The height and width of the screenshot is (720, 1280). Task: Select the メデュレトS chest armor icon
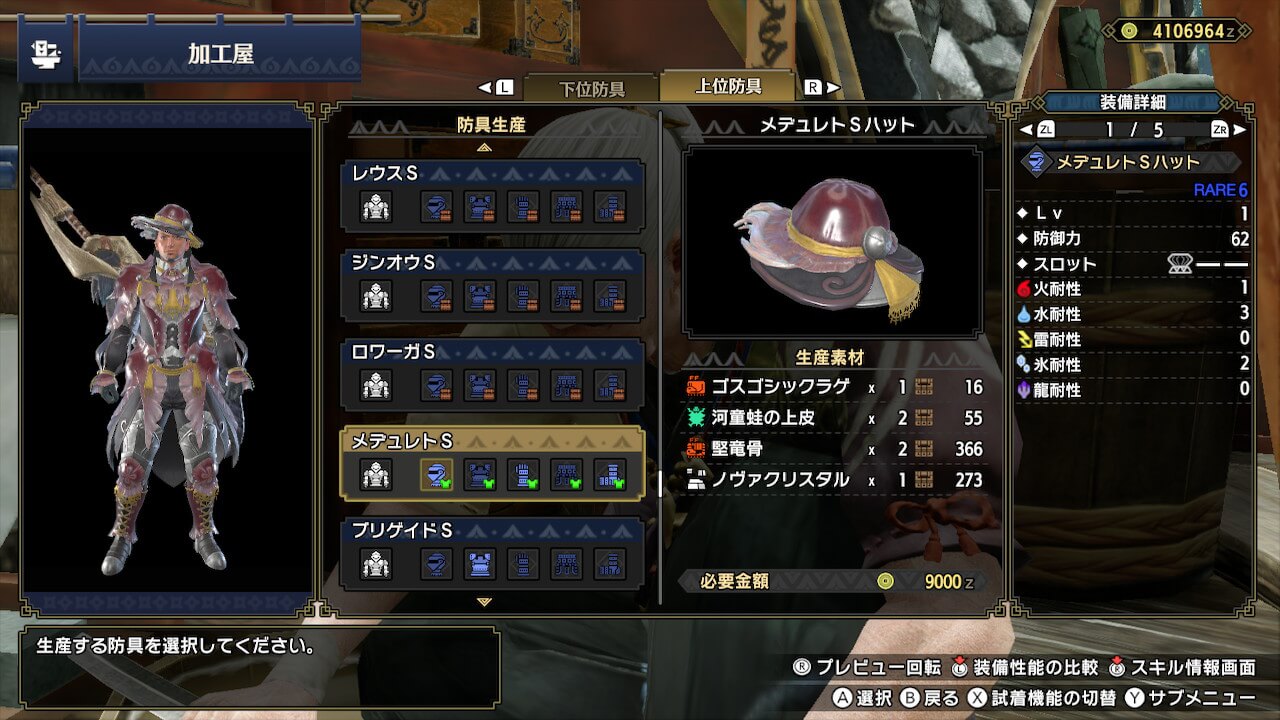[x=480, y=474]
